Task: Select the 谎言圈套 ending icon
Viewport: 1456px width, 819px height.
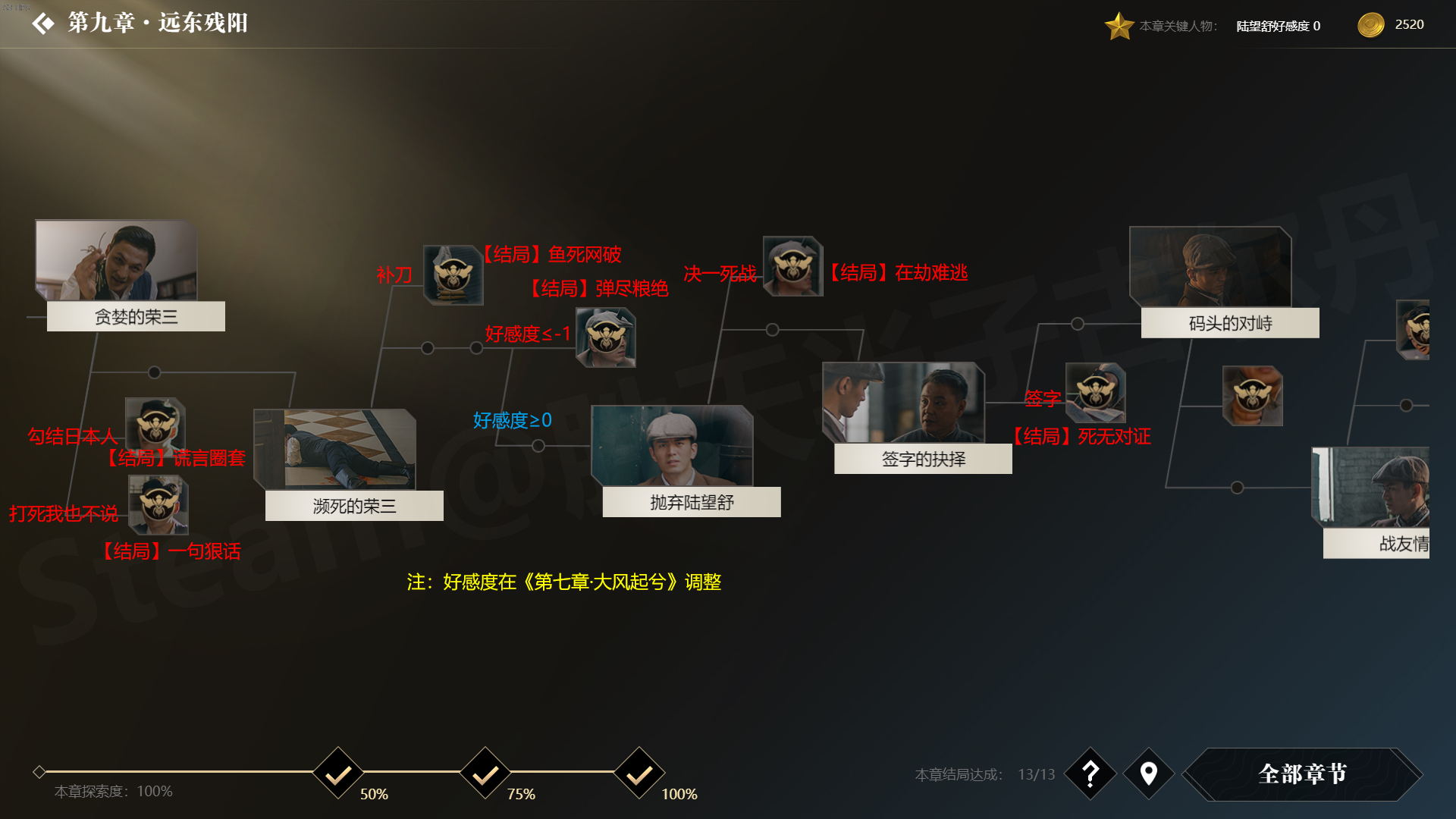Action: 155,427
